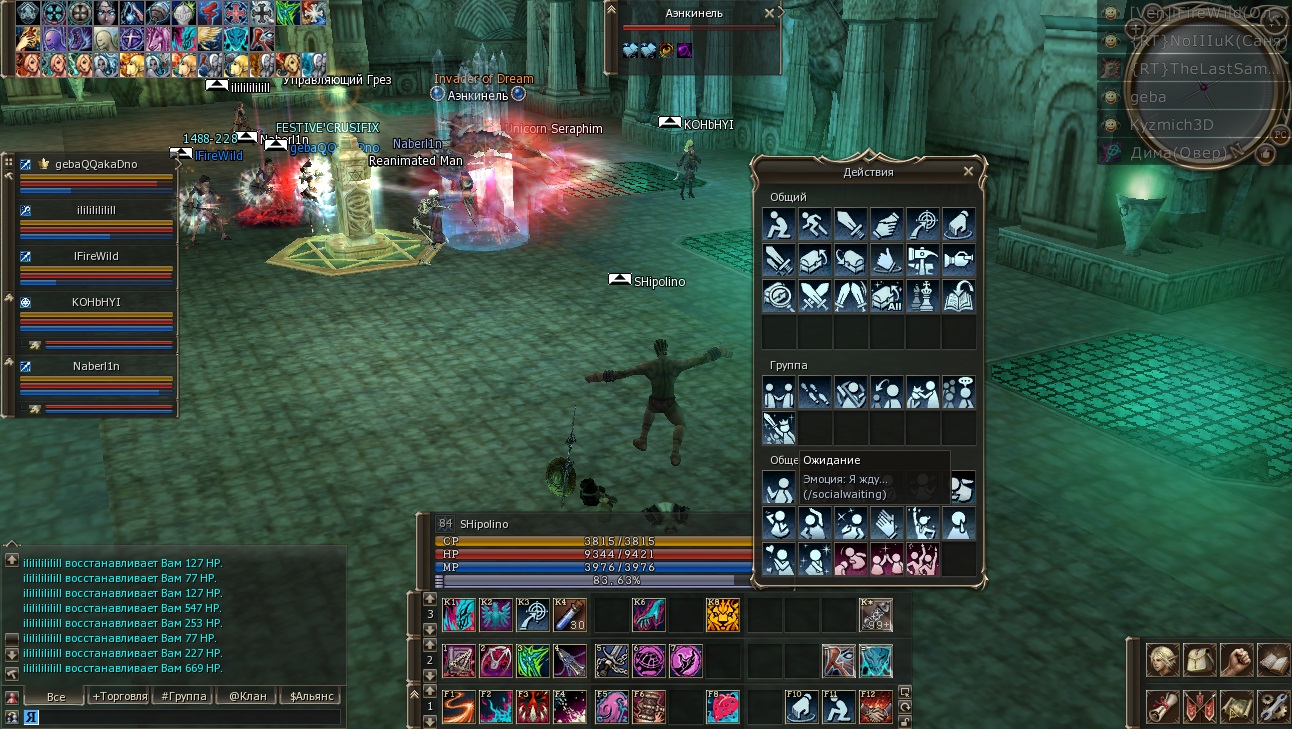1292x729 pixels.
Task: Activate the F8 red heart skill
Action: coord(722,707)
